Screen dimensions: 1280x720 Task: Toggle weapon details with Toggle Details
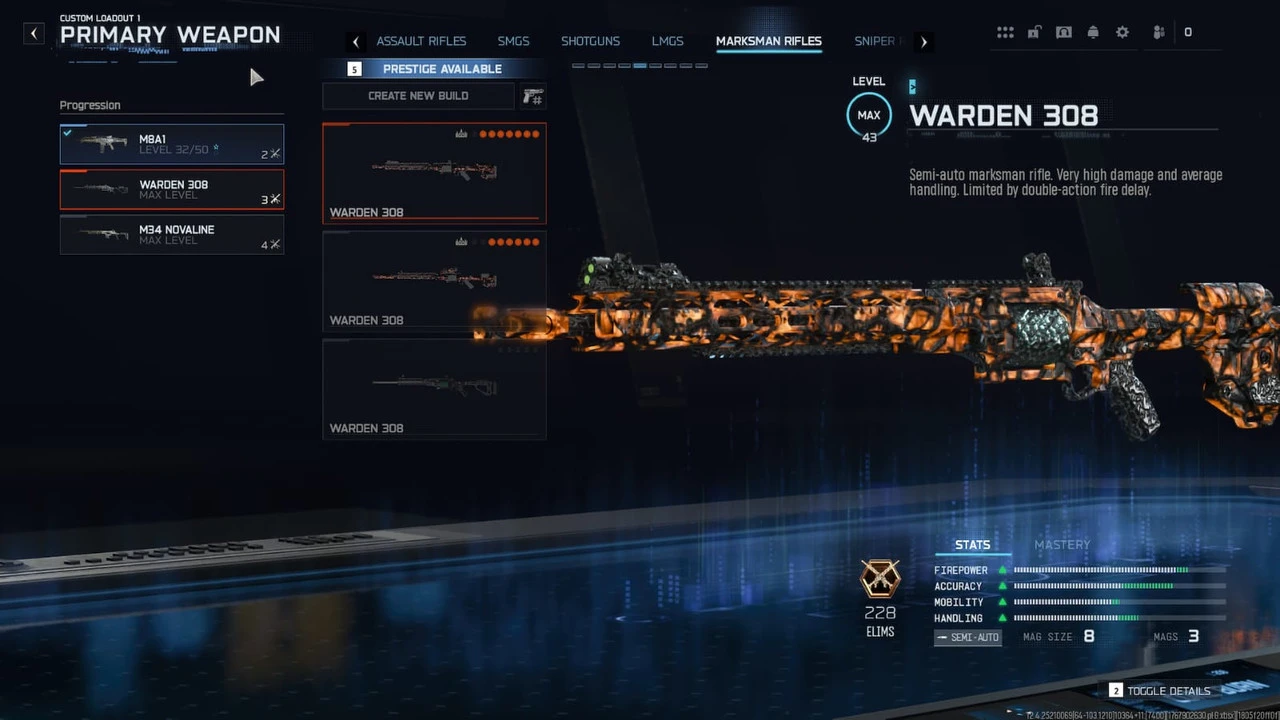[1168, 690]
